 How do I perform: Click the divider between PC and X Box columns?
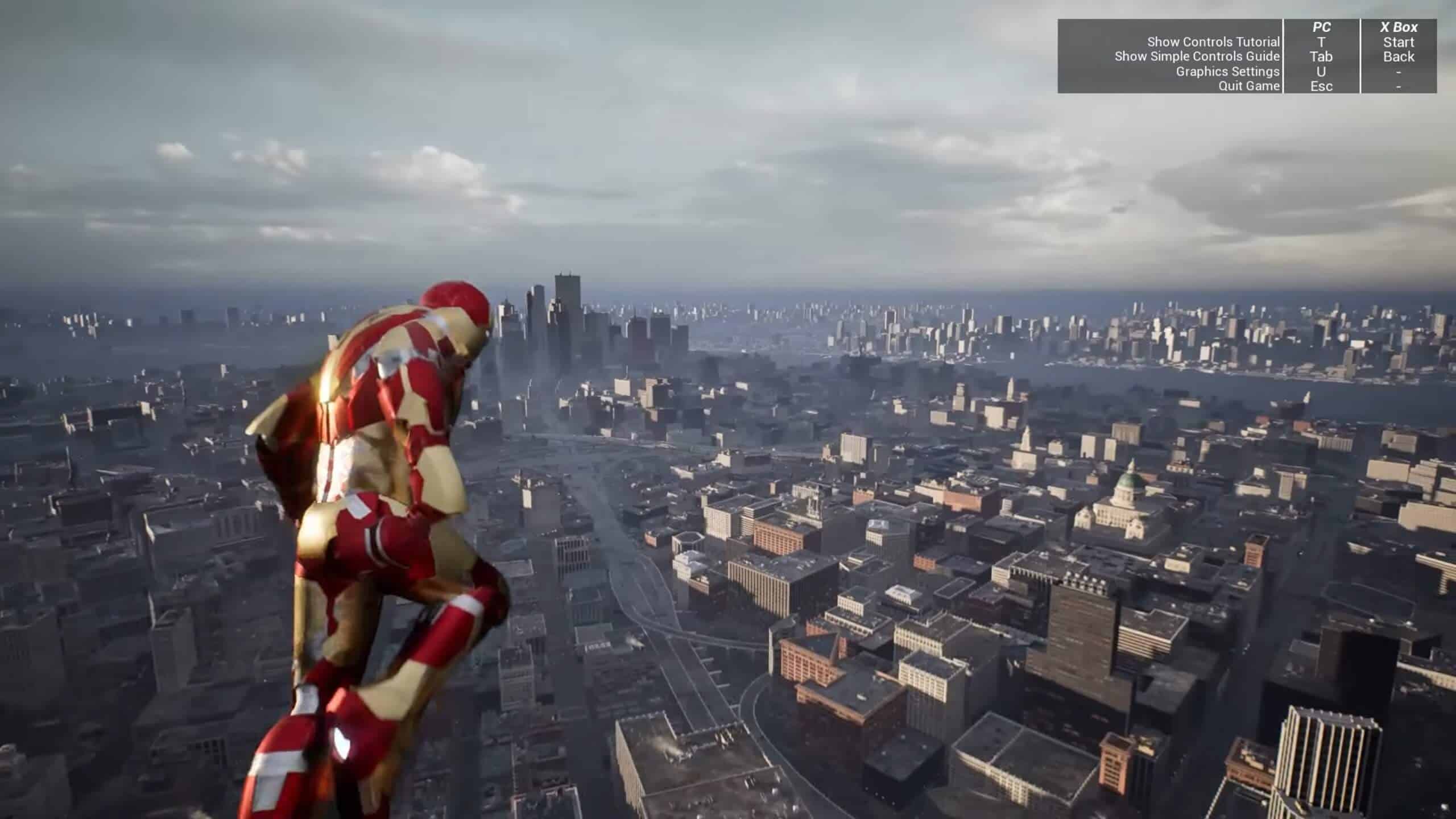click(x=1360, y=57)
